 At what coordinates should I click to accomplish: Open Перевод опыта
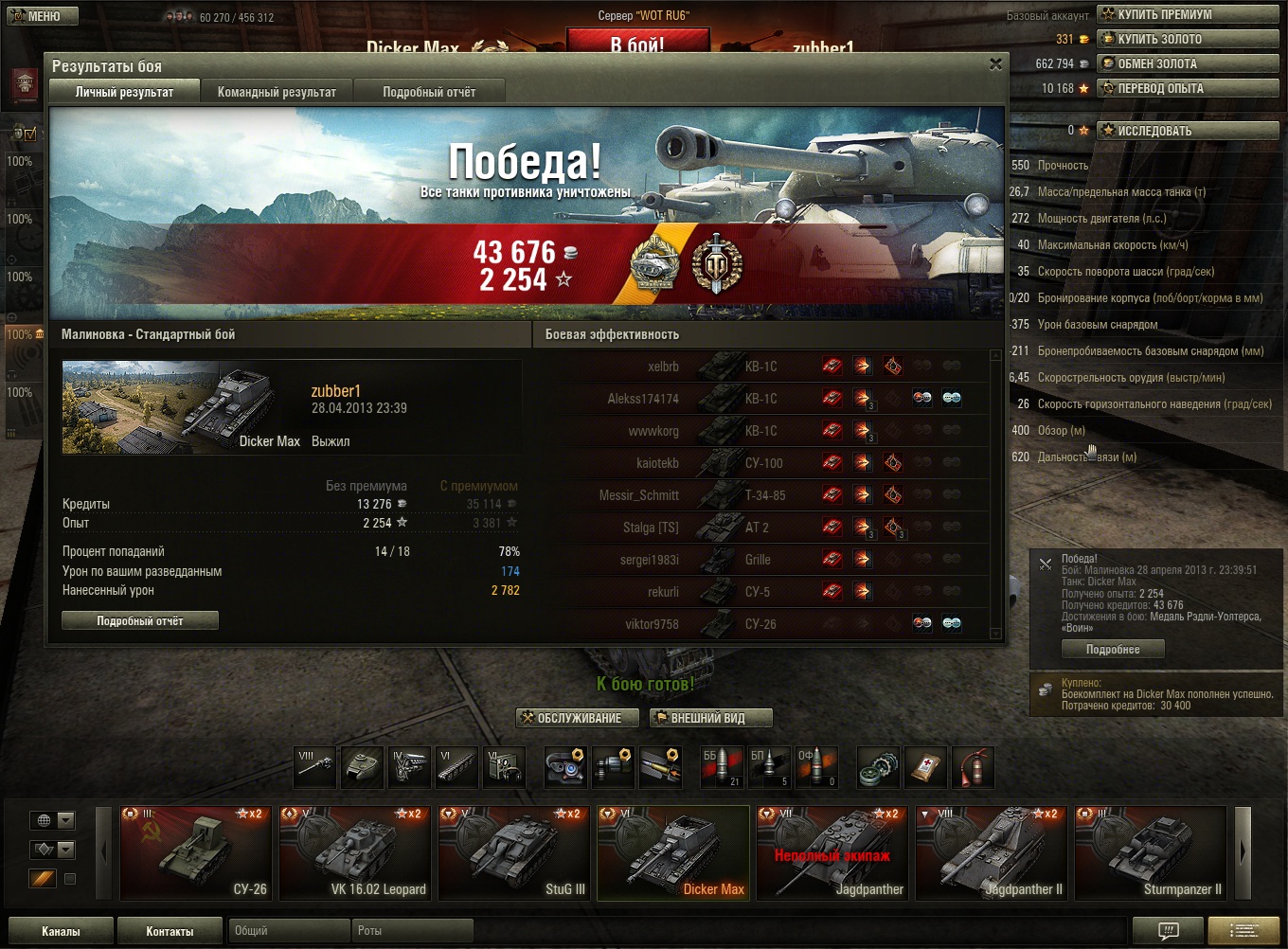(x=1190, y=88)
